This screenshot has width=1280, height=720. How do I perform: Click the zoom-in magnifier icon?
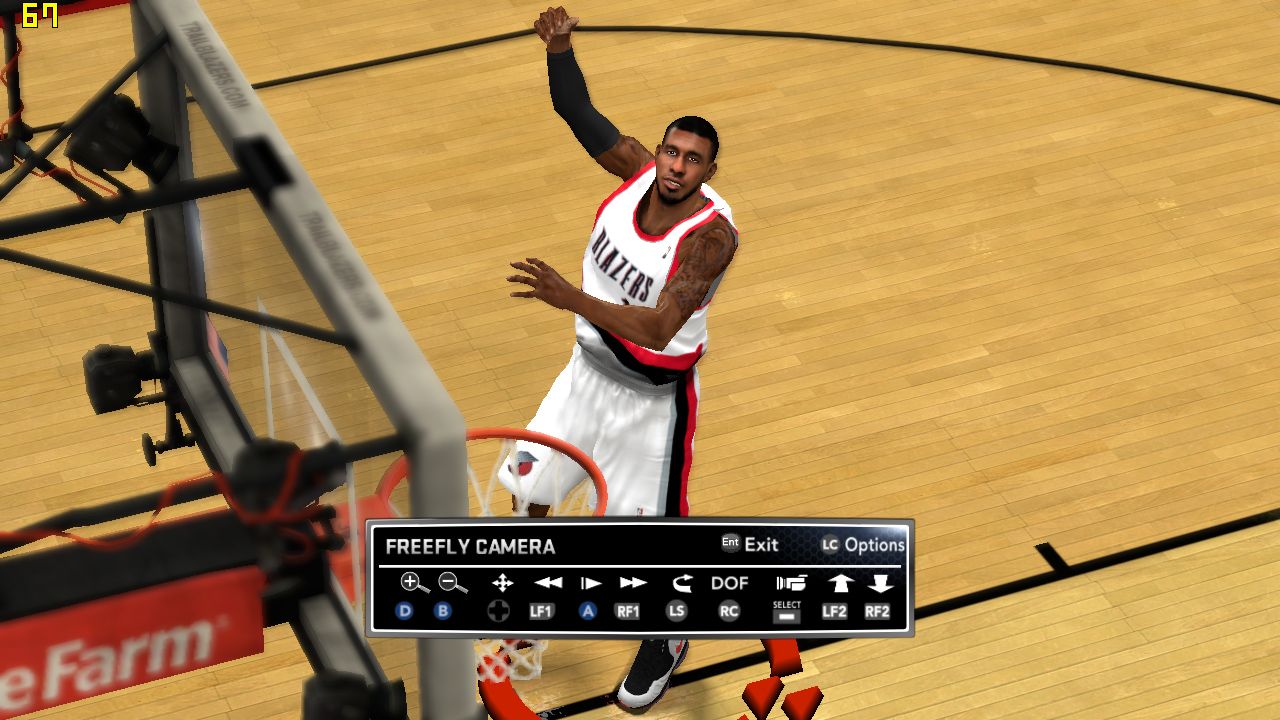pos(413,583)
